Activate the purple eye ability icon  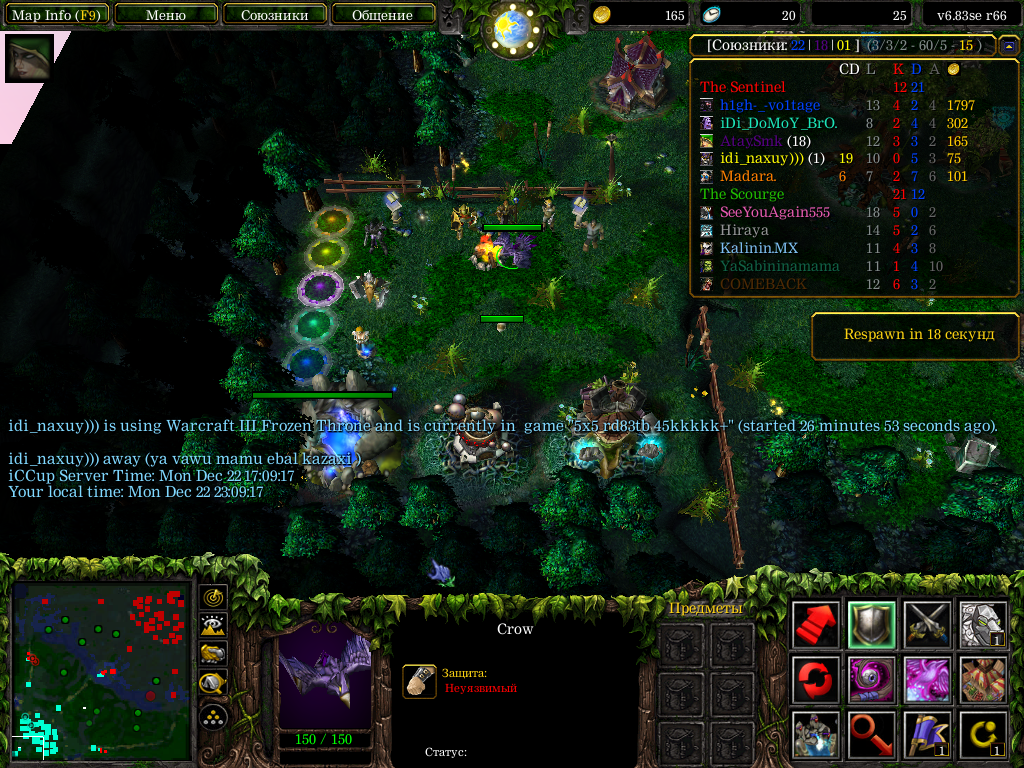point(871,680)
